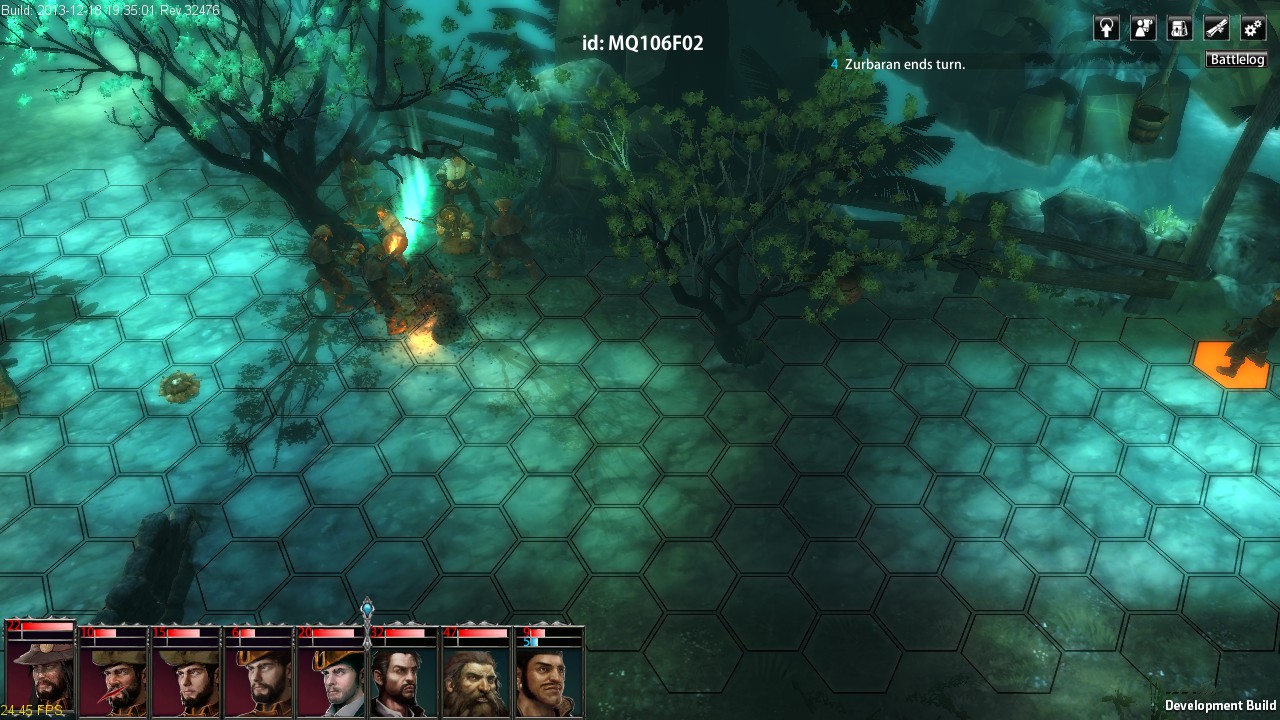Screen dimensions: 1280x720
Task: Open the backpack inventory
Action: (x=1180, y=28)
